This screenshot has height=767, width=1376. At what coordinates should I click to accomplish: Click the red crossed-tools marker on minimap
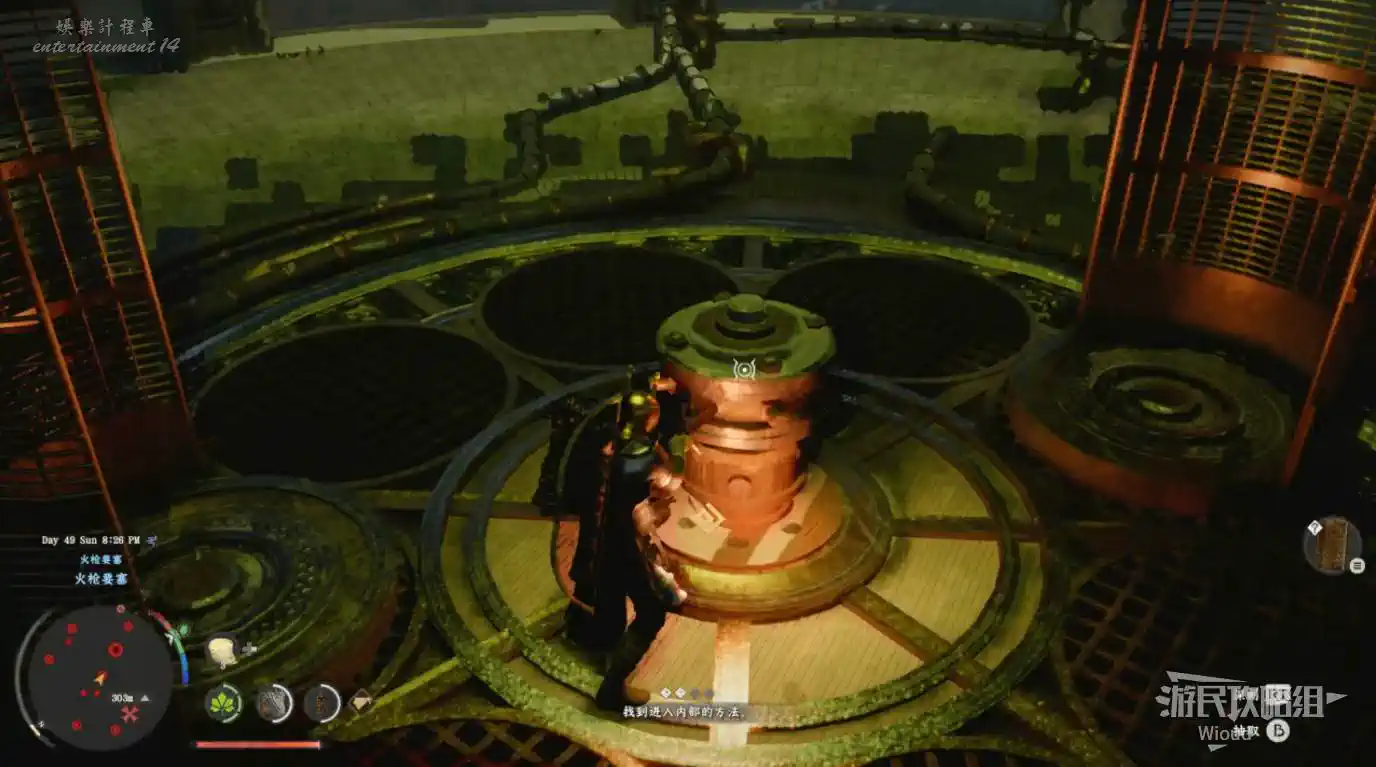129,713
